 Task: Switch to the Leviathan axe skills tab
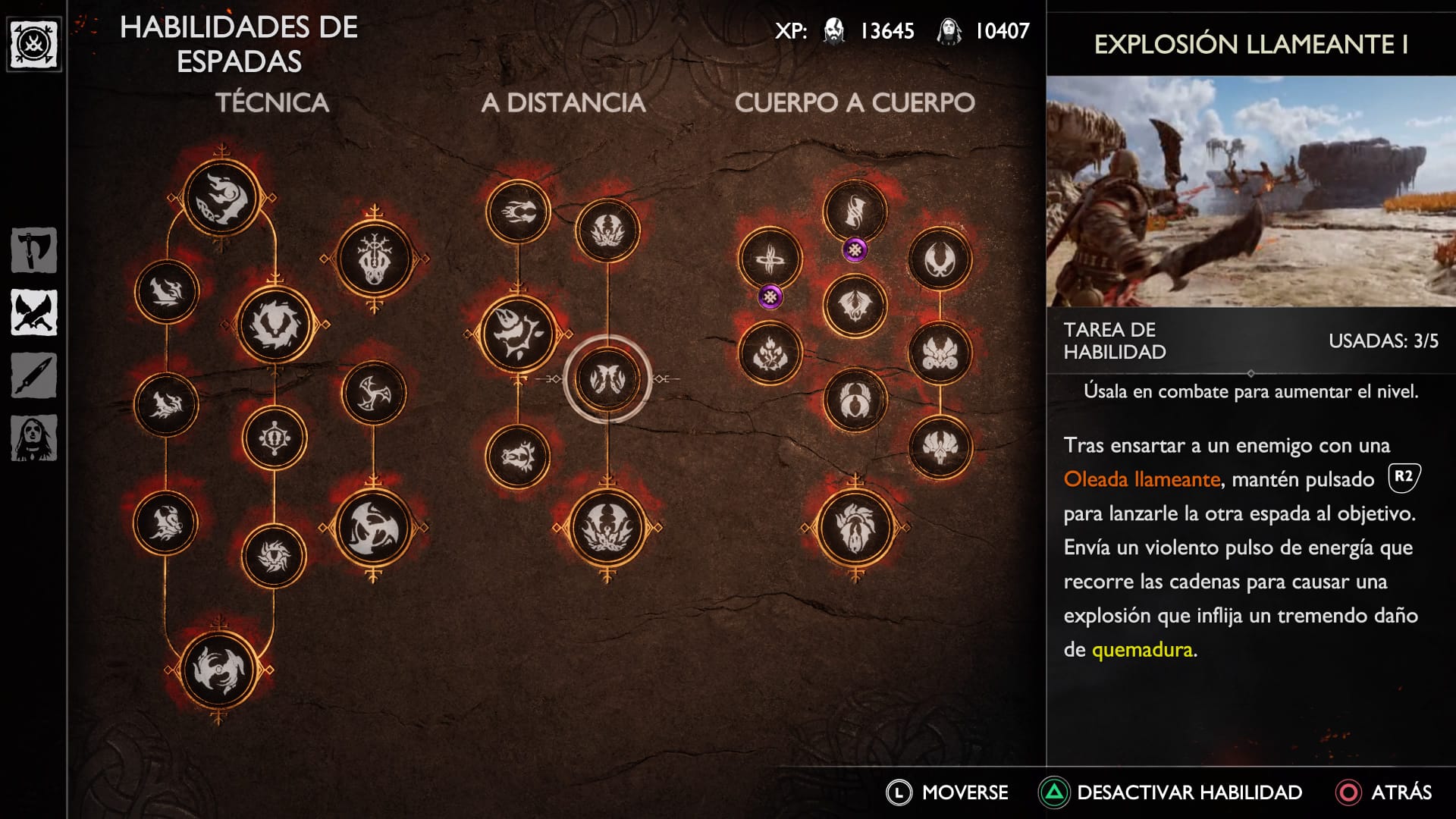[34, 250]
